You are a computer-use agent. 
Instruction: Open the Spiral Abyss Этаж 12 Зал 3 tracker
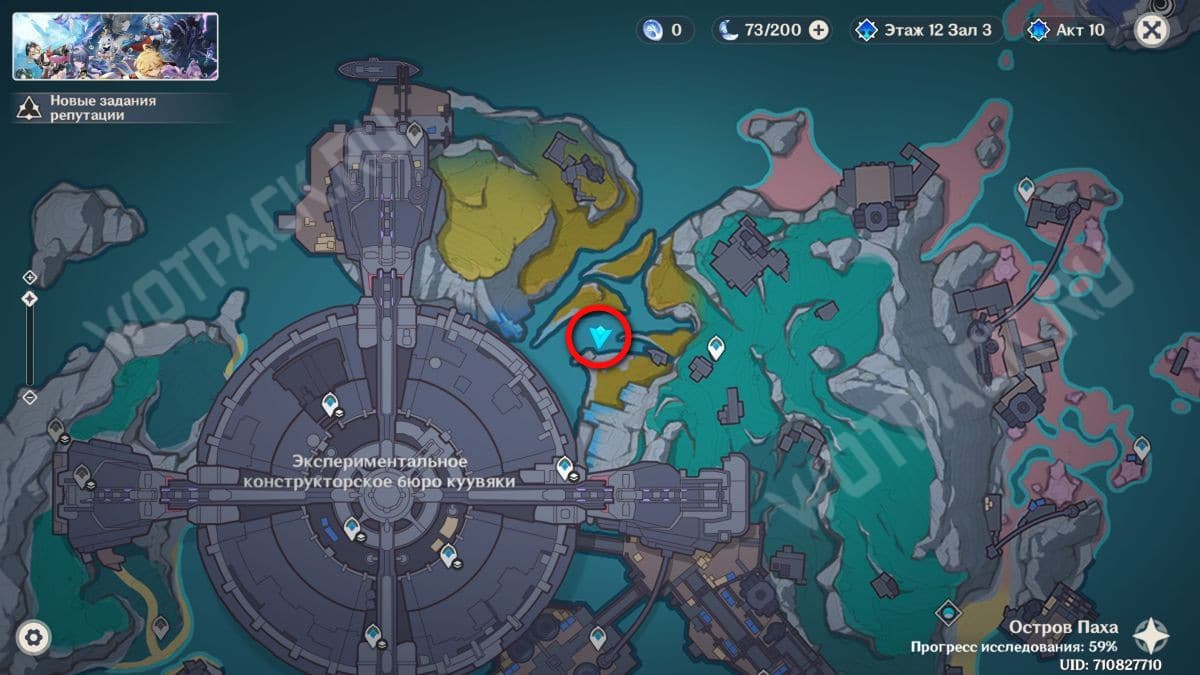925,30
